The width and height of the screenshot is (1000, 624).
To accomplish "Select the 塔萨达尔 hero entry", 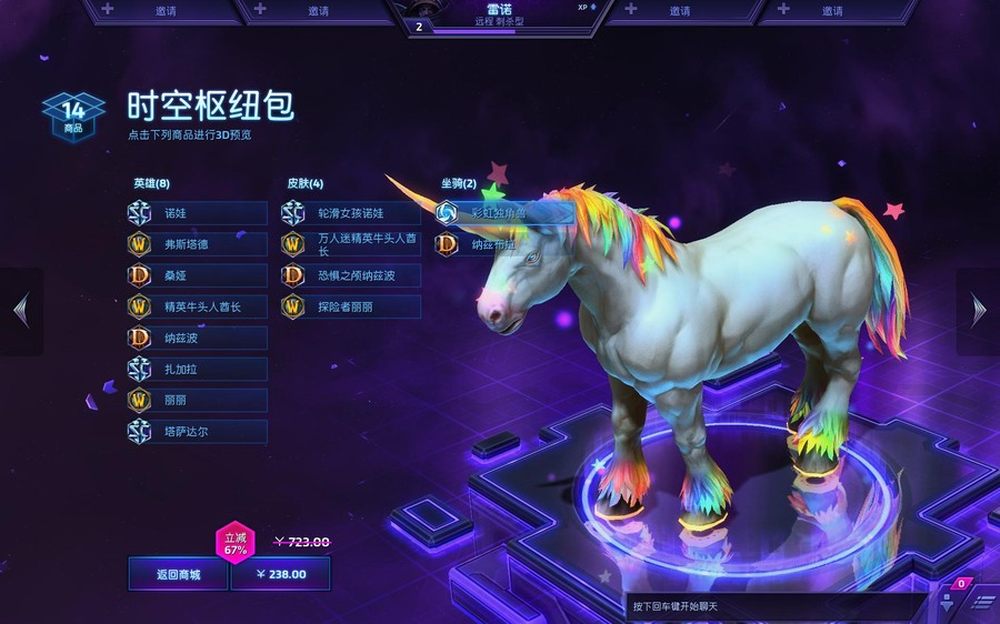I will 198,431.
